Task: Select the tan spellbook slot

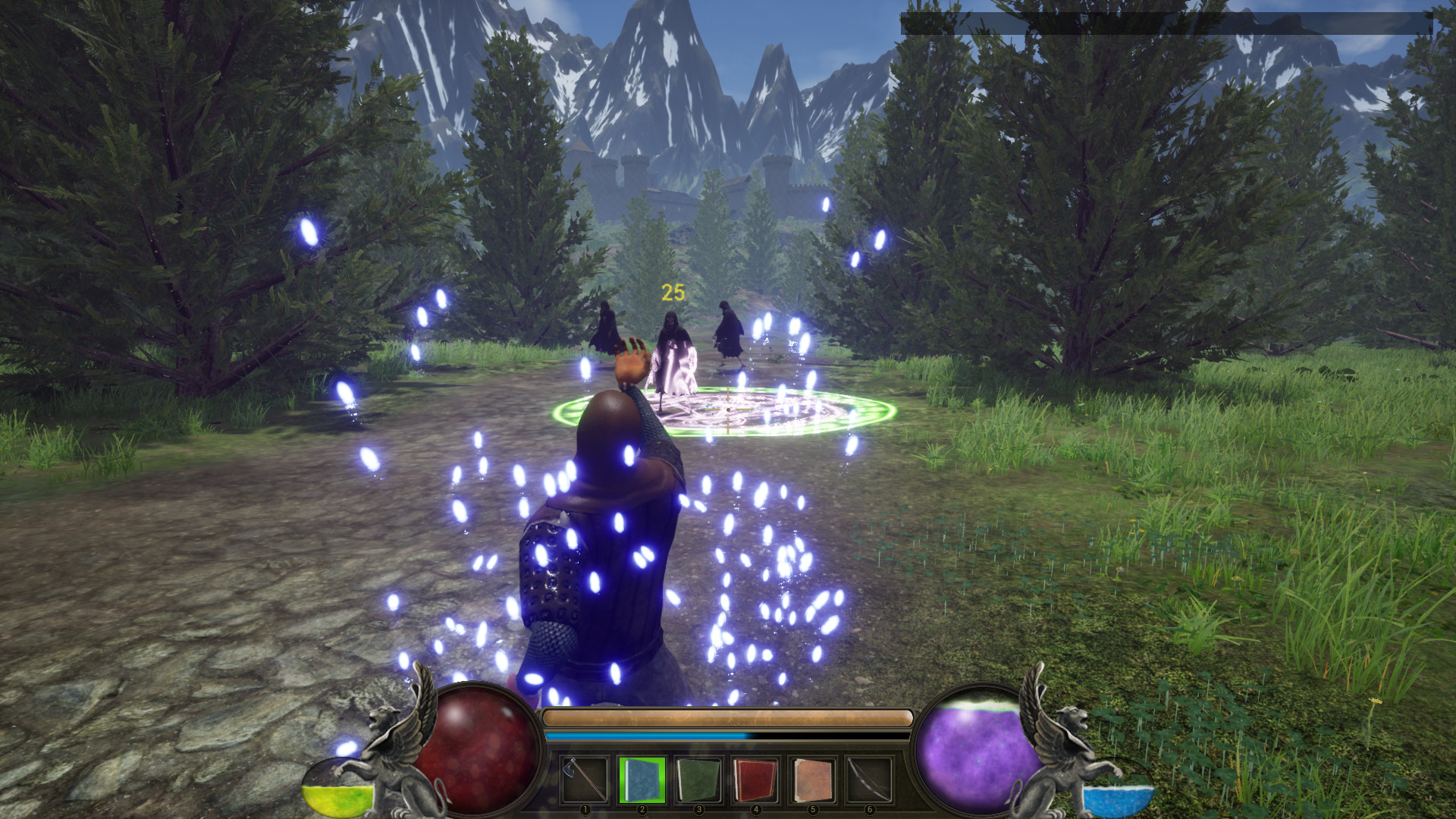Action: click(x=812, y=780)
